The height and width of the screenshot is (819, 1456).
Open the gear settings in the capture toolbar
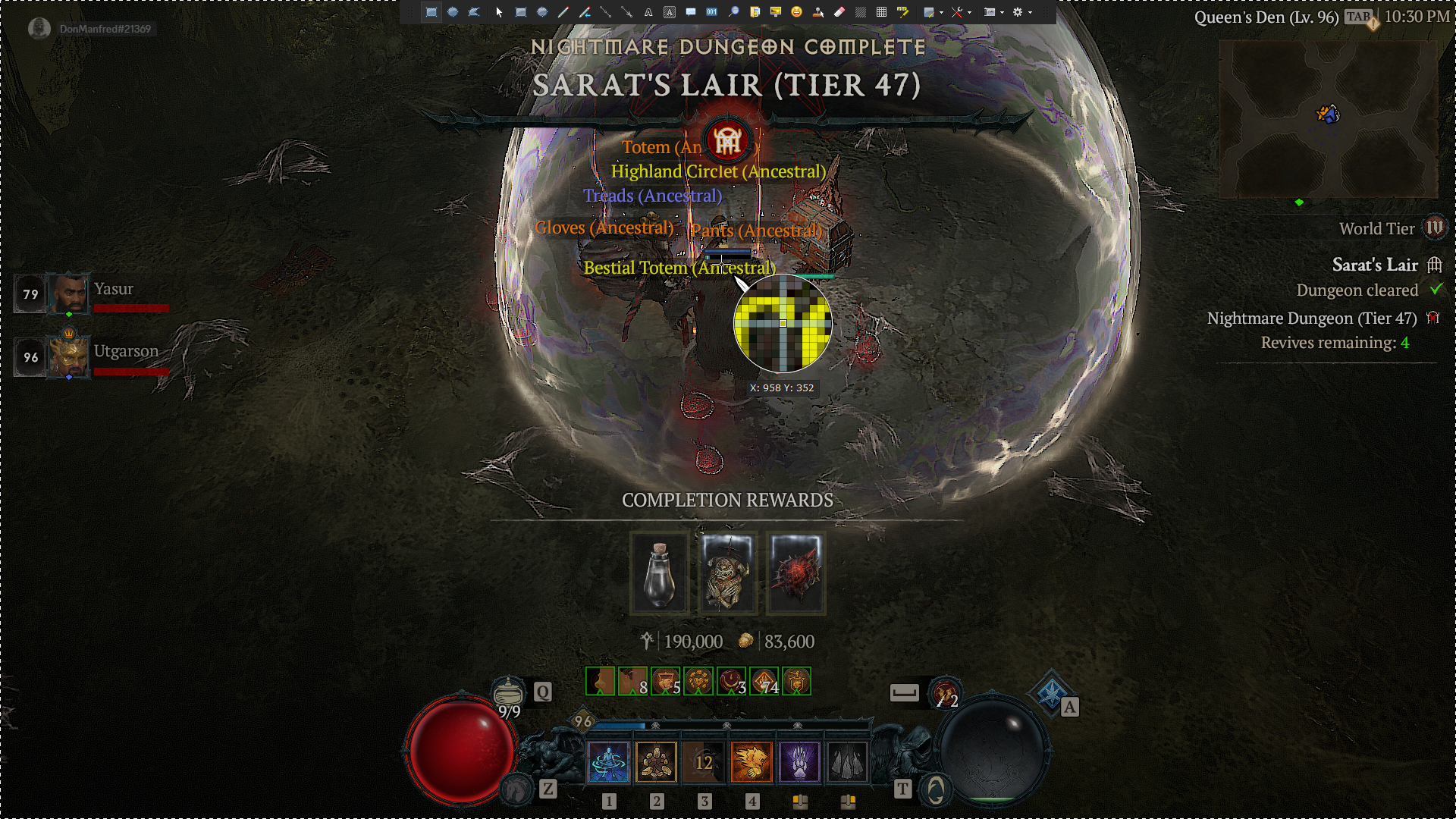(x=1018, y=12)
